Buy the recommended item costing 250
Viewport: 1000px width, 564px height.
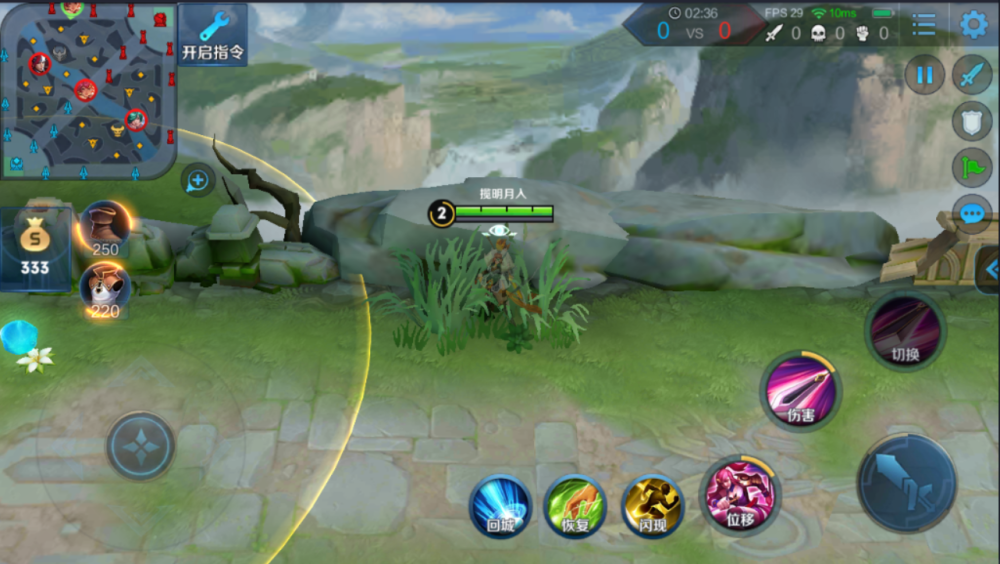(105, 229)
